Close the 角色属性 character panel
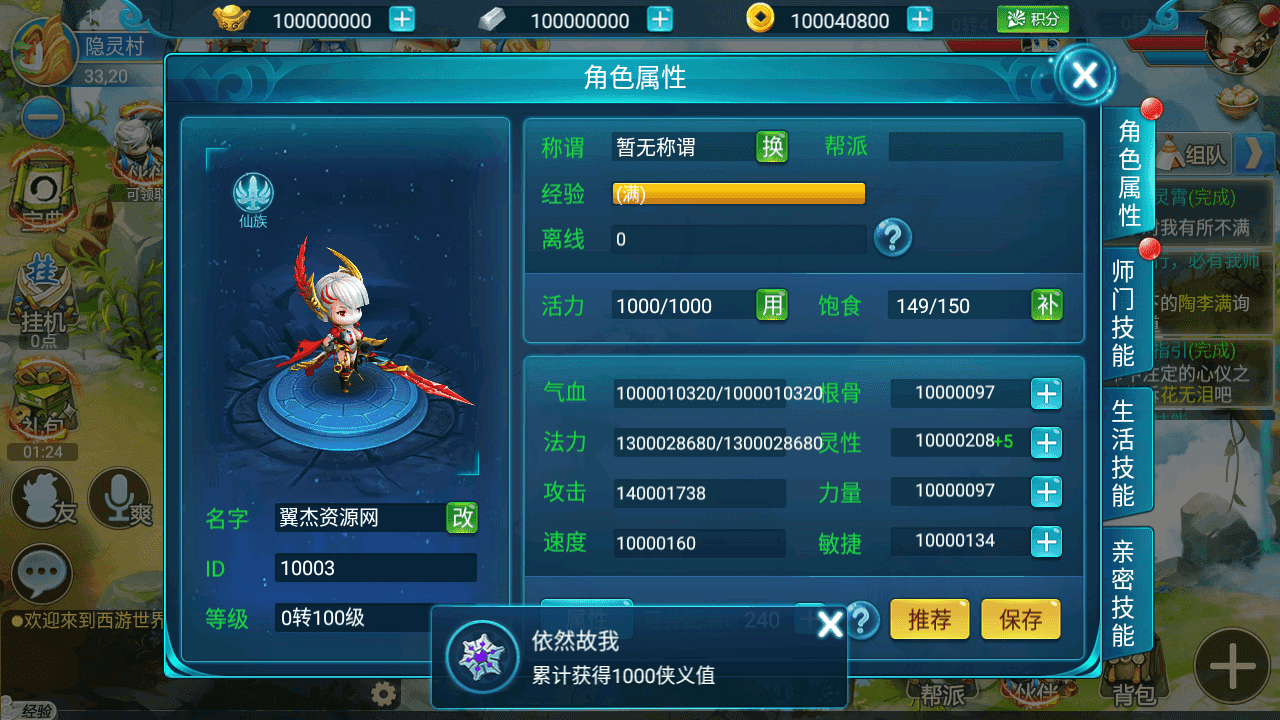 pos(1085,74)
